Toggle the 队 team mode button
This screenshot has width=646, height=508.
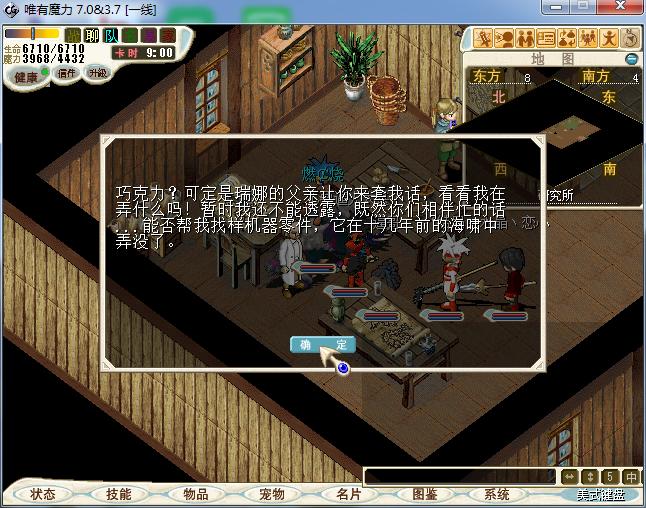[111, 36]
